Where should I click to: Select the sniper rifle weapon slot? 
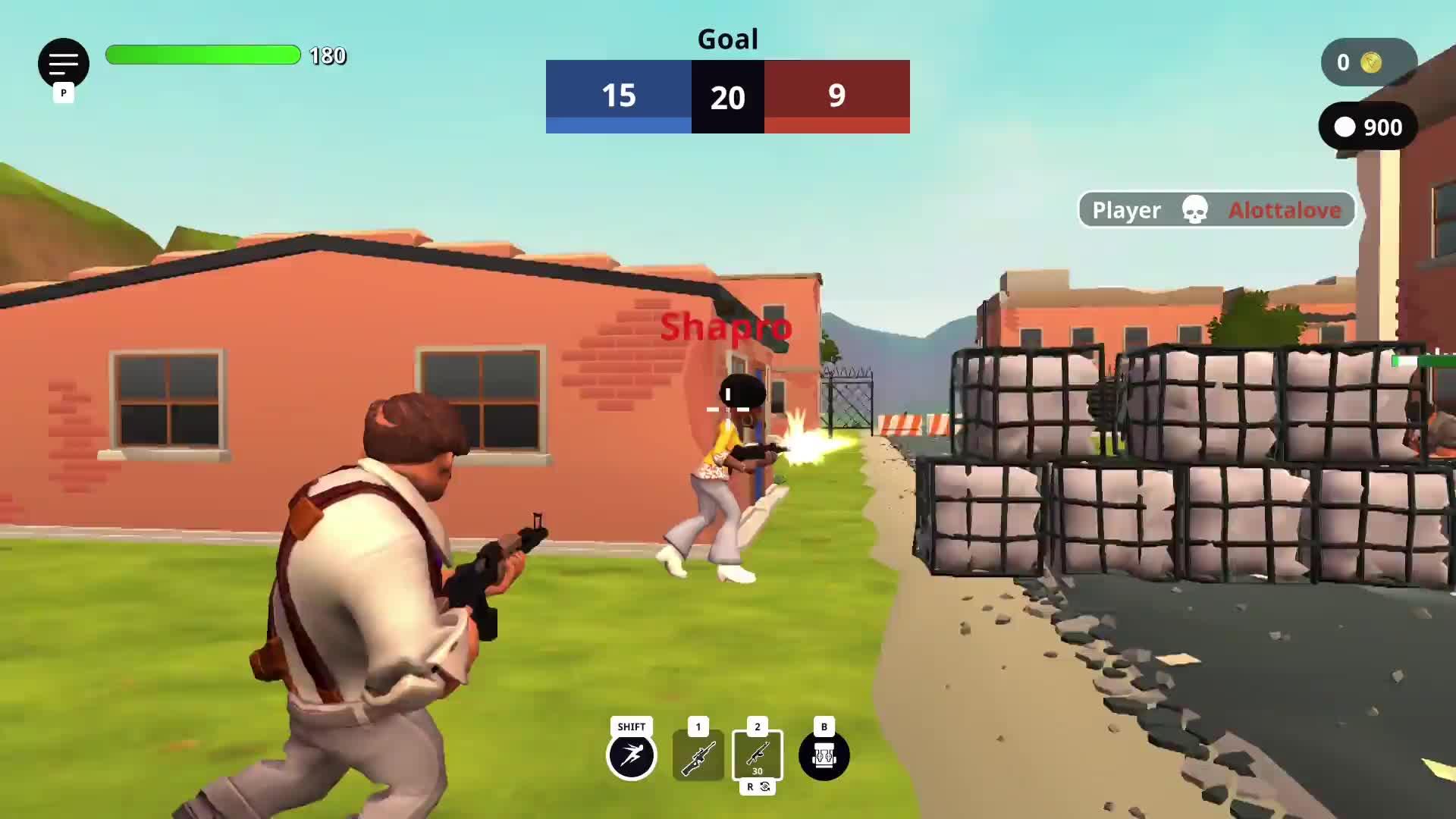click(x=698, y=755)
